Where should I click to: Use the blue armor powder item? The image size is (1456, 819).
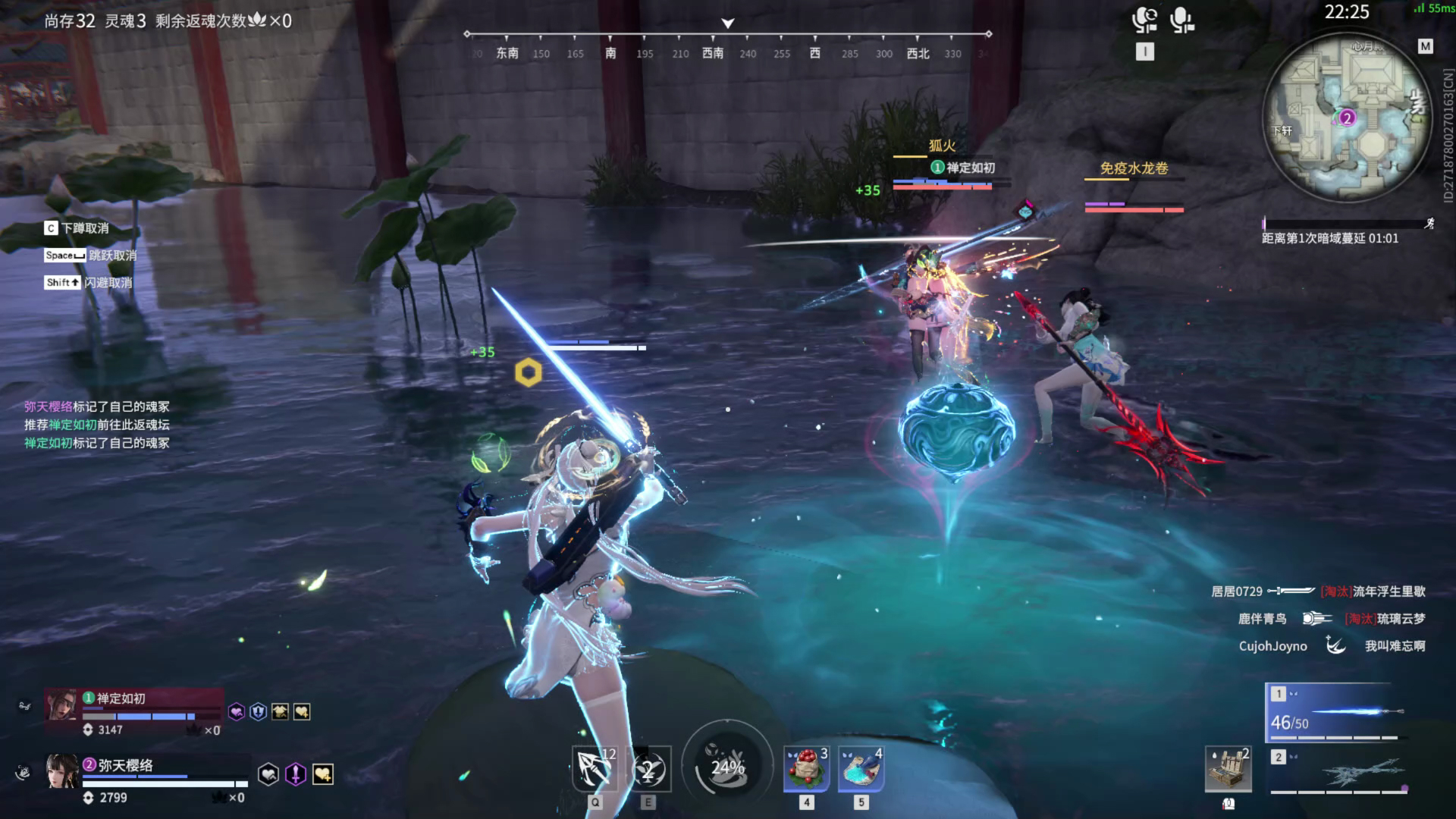pyautogui.click(x=861, y=768)
